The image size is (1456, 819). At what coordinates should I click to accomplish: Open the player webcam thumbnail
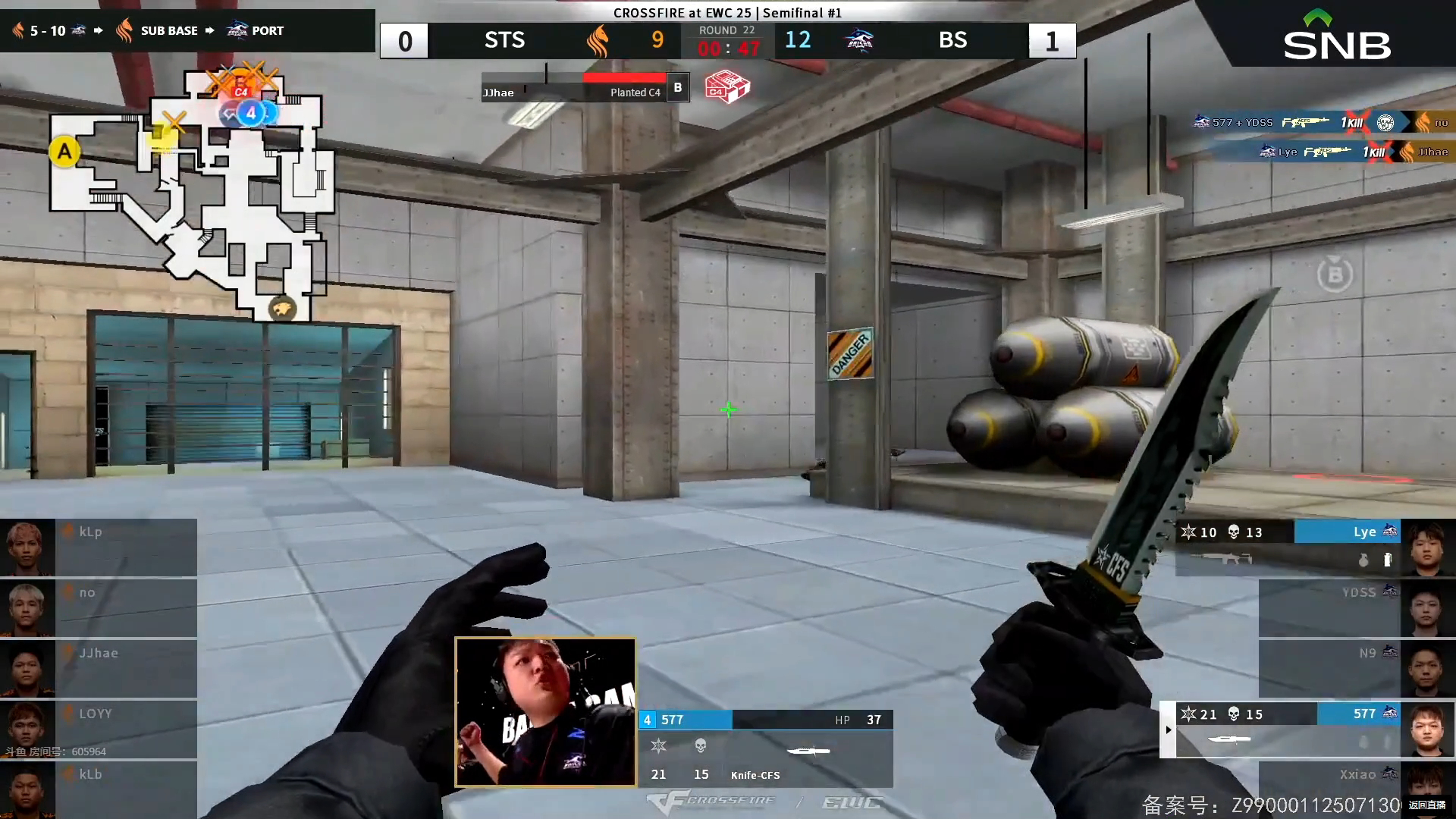point(545,711)
